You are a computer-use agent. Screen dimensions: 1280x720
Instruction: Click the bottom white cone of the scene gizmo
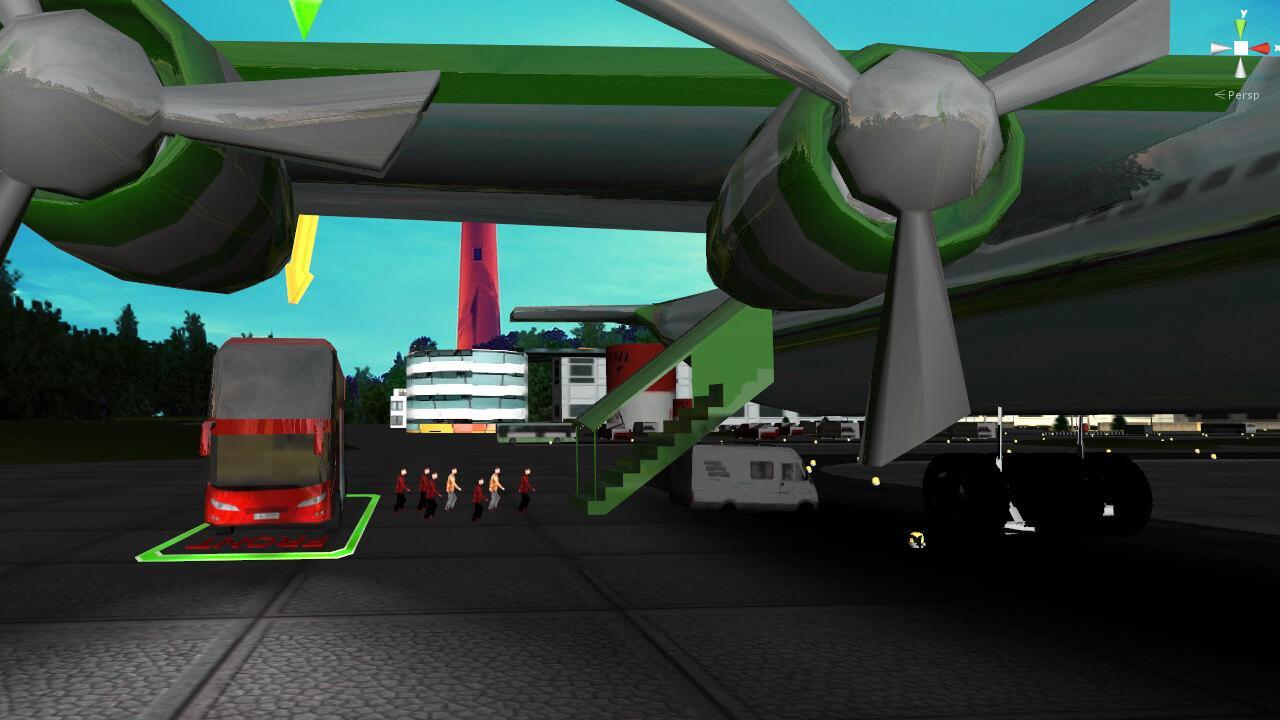1241,66
